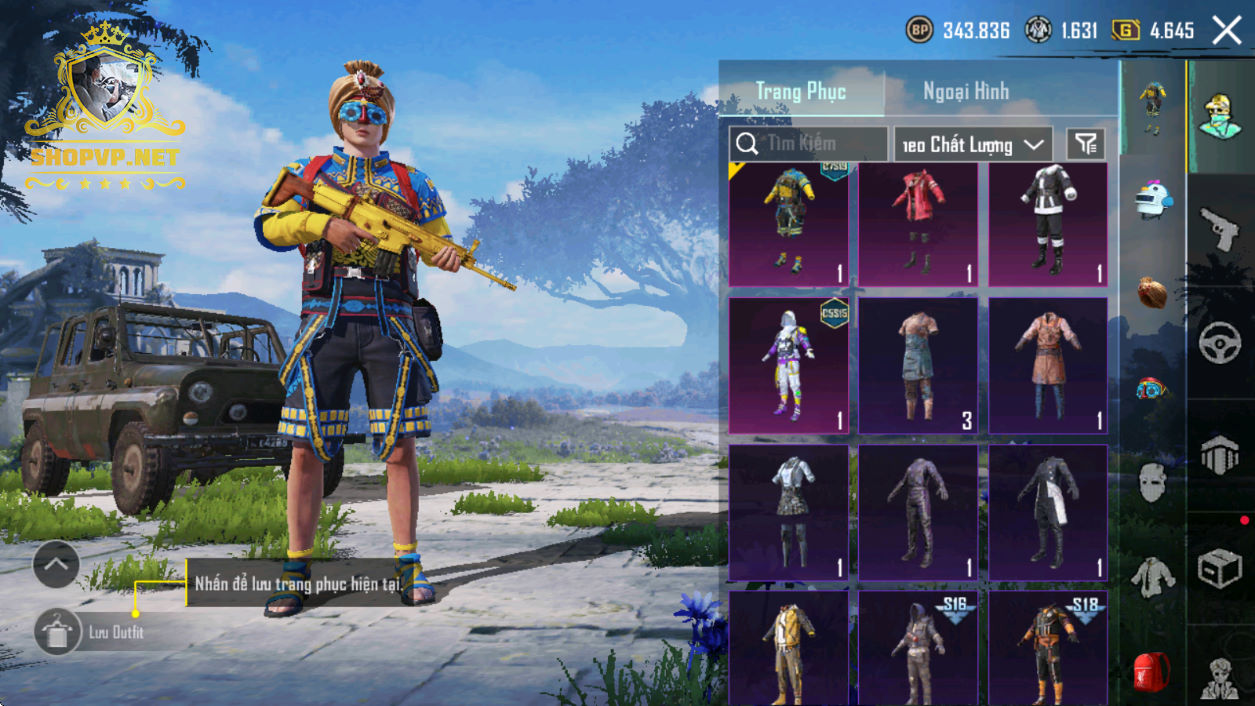Open the chicken helmet headgear category
Screen dimensions: 1255x706
(1152, 200)
